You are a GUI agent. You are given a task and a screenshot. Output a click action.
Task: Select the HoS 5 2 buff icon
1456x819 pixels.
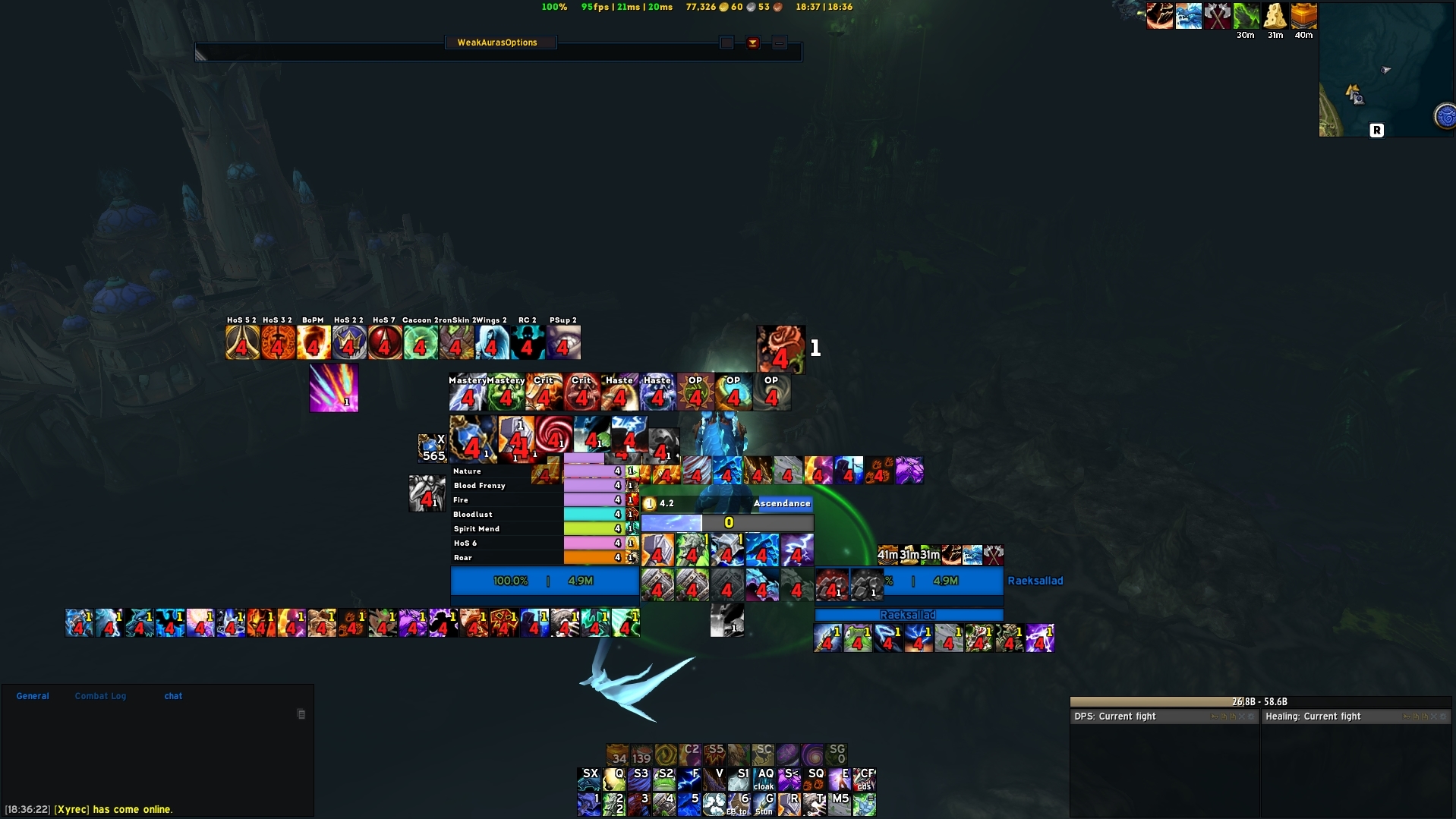point(241,342)
